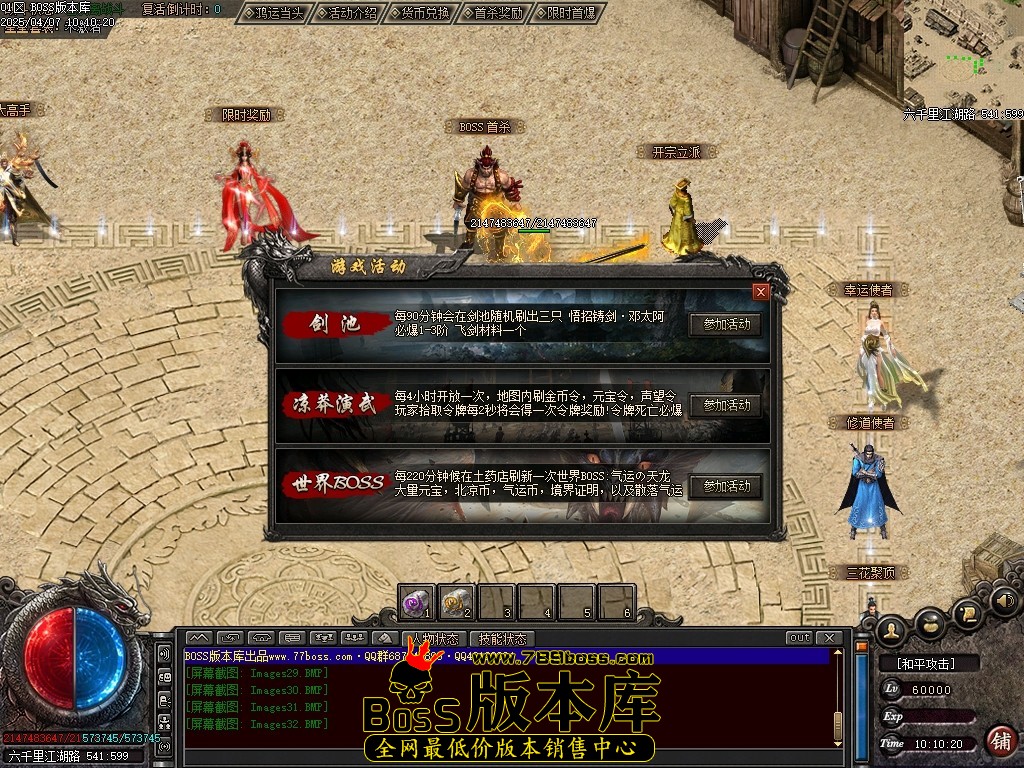Close the chat panel with its X button
Viewport: 1024px width, 768px height.
(x=828, y=638)
